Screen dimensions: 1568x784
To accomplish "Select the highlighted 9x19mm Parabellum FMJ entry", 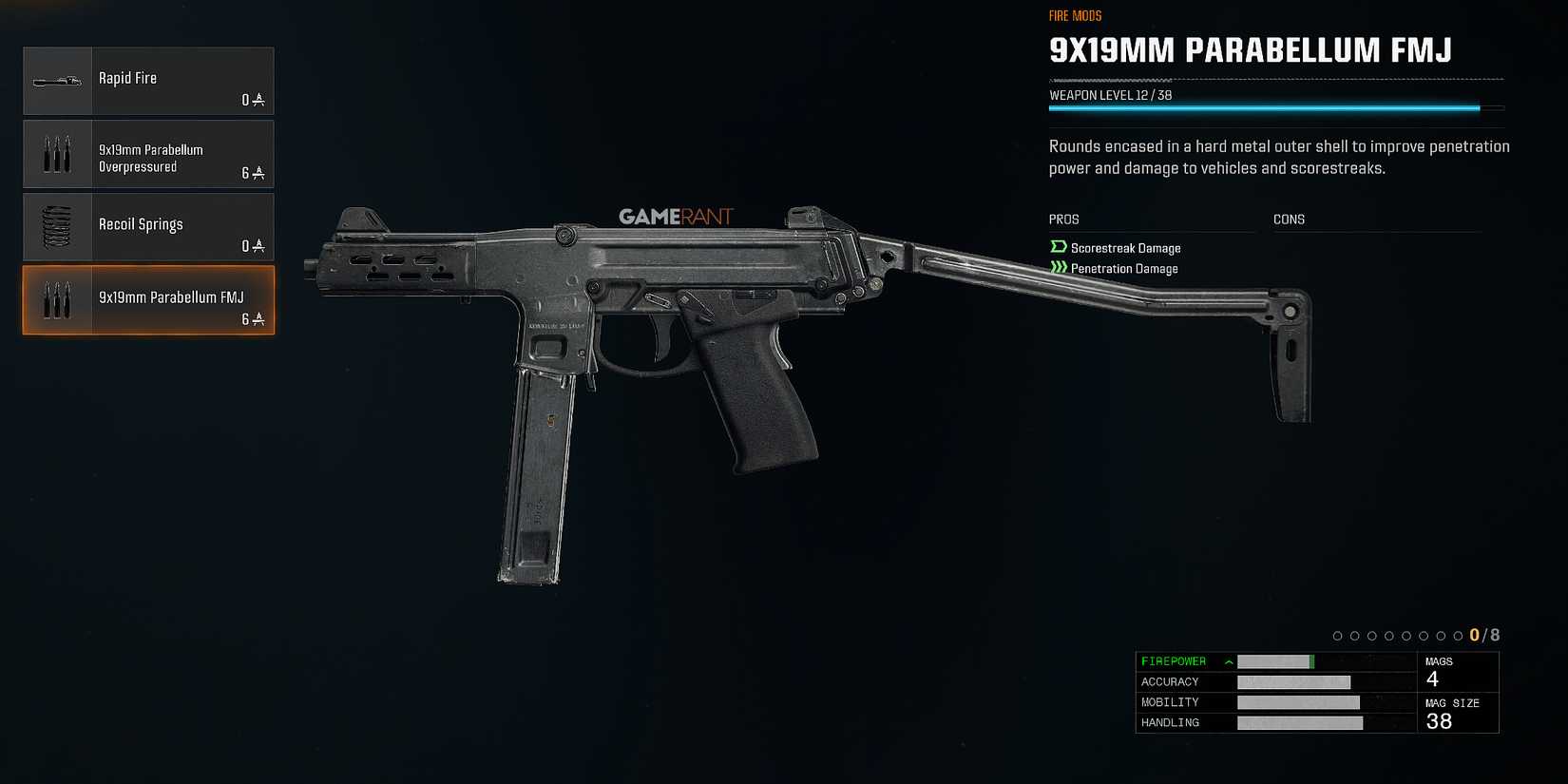I will coord(148,300).
